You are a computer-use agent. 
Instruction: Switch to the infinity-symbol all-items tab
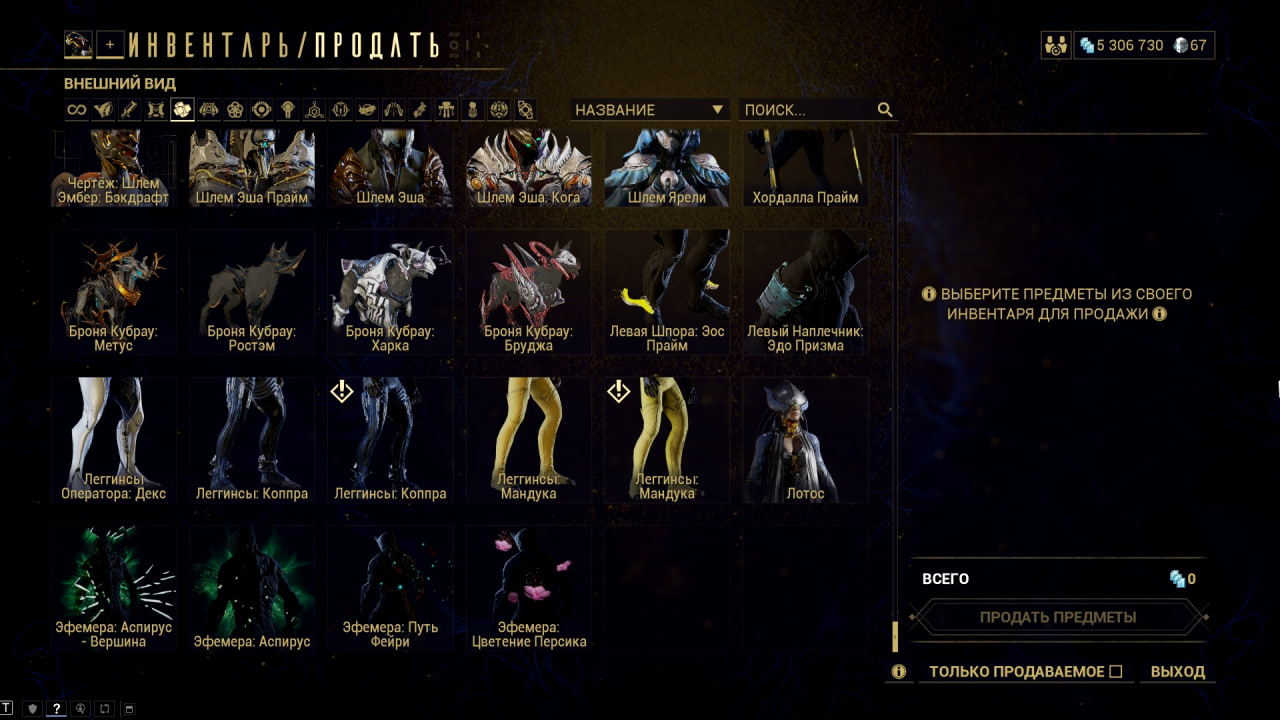77,110
